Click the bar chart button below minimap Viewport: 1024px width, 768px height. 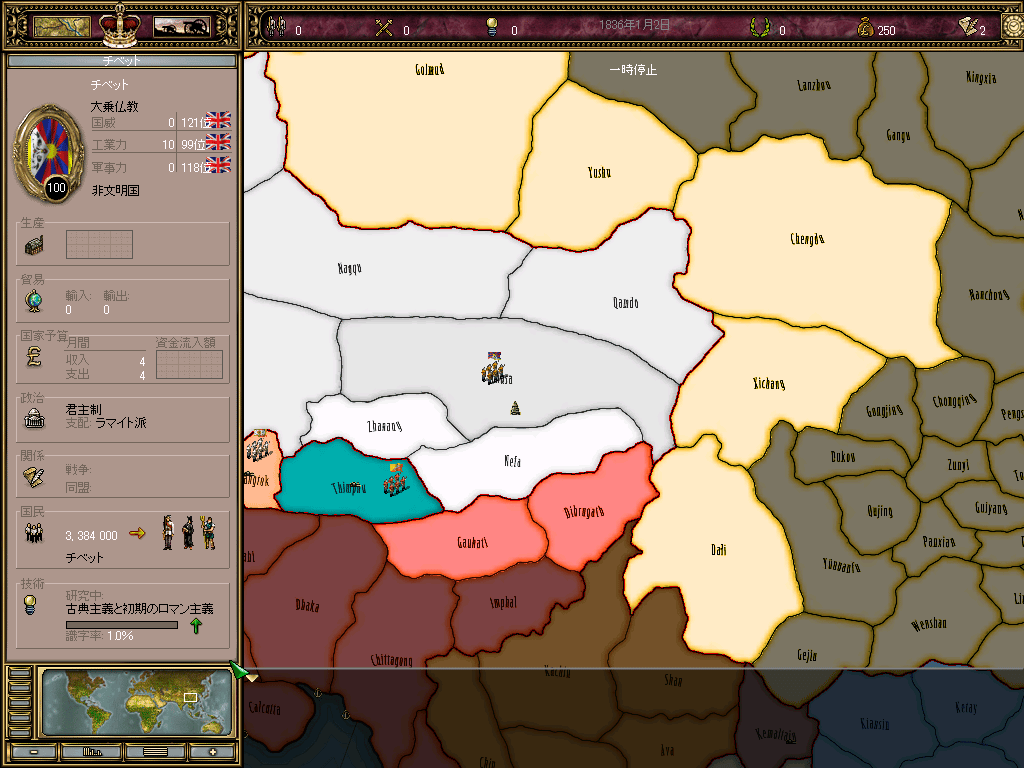(x=92, y=752)
